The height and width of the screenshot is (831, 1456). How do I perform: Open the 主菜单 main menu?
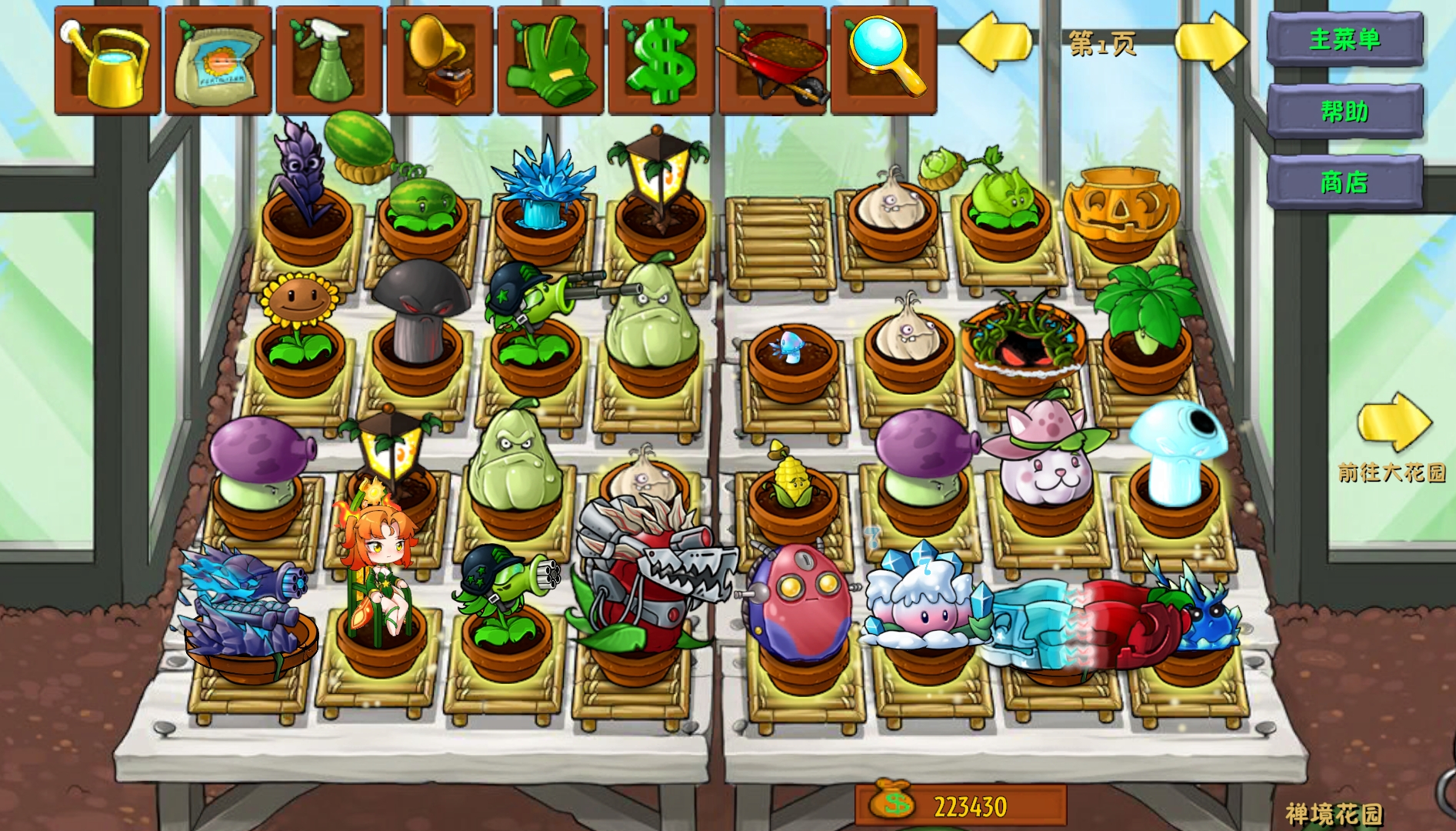(1344, 38)
